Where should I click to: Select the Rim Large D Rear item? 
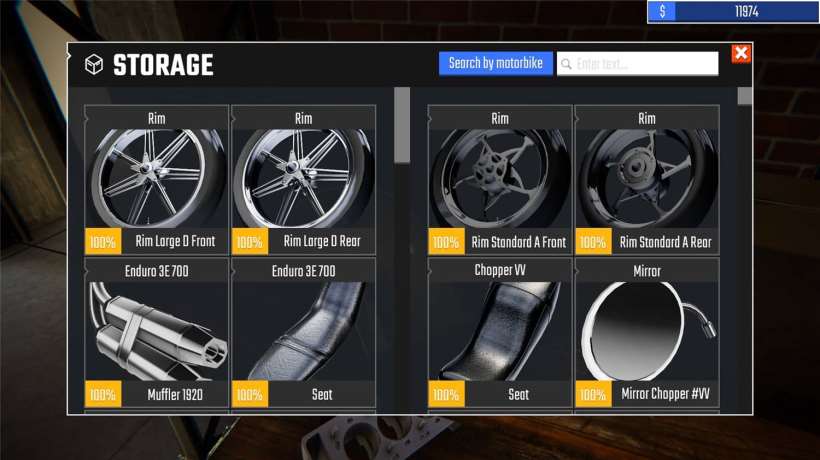coord(304,180)
